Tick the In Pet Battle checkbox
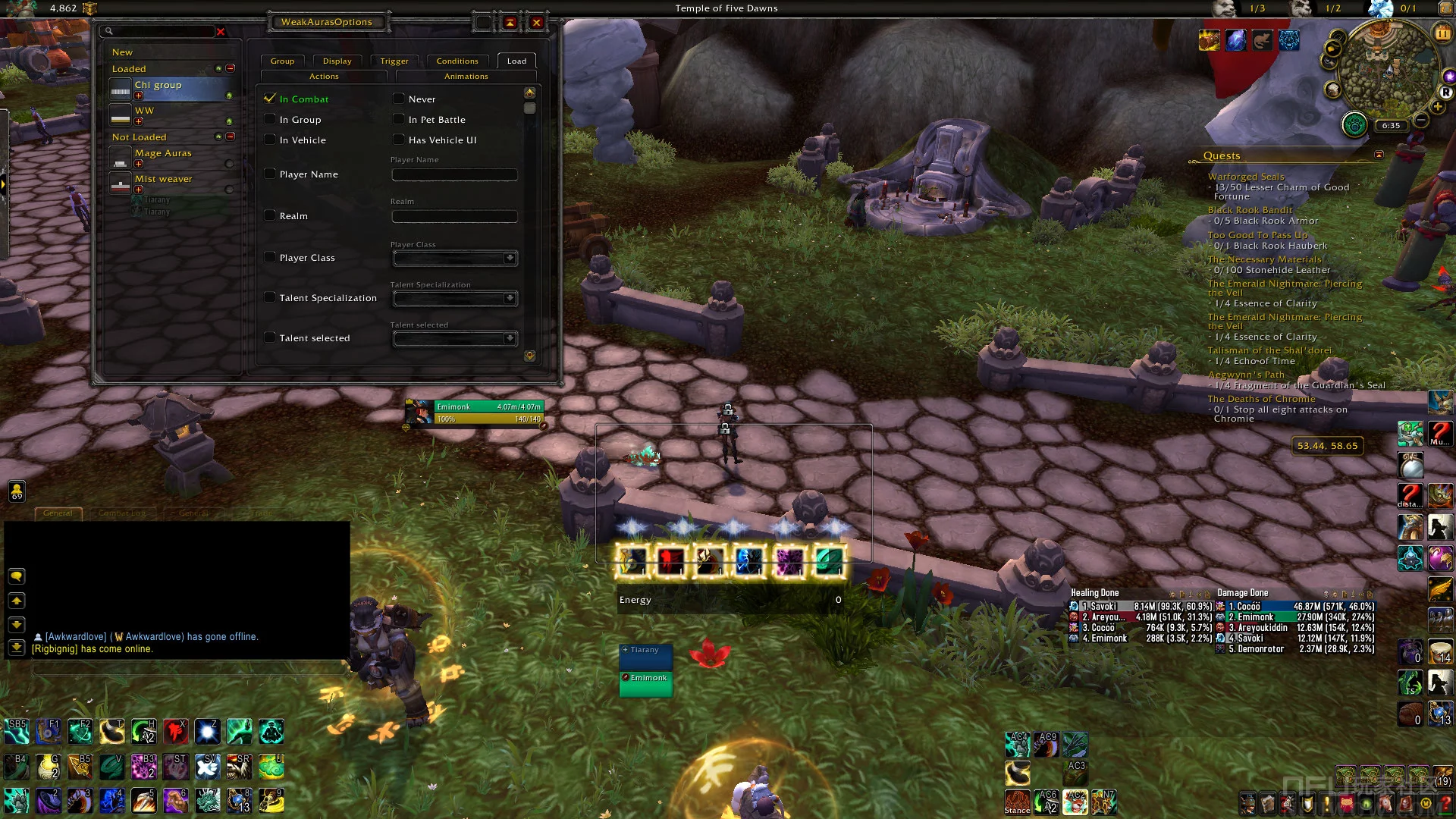Image resolution: width=1456 pixels, height=819 pixels. 399,119
